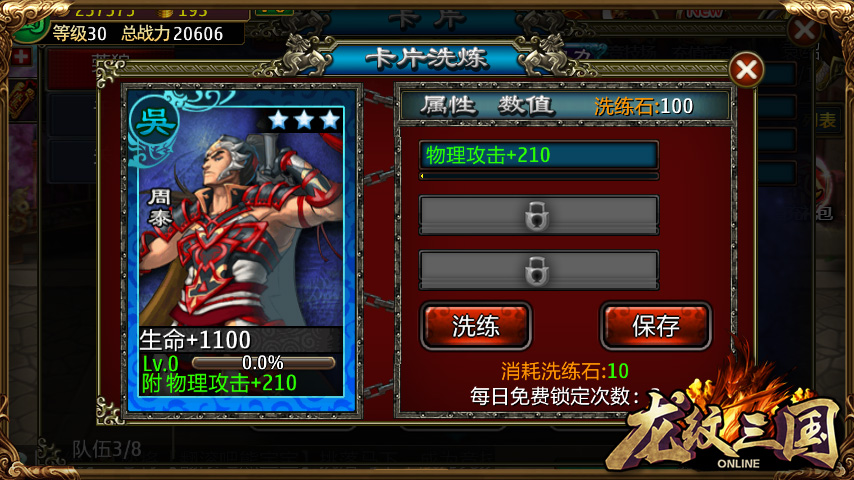The width and height of the screenshot is (854, 480).
Task: Close the 卡片洗炼 dialog
Action: [746, 69]
